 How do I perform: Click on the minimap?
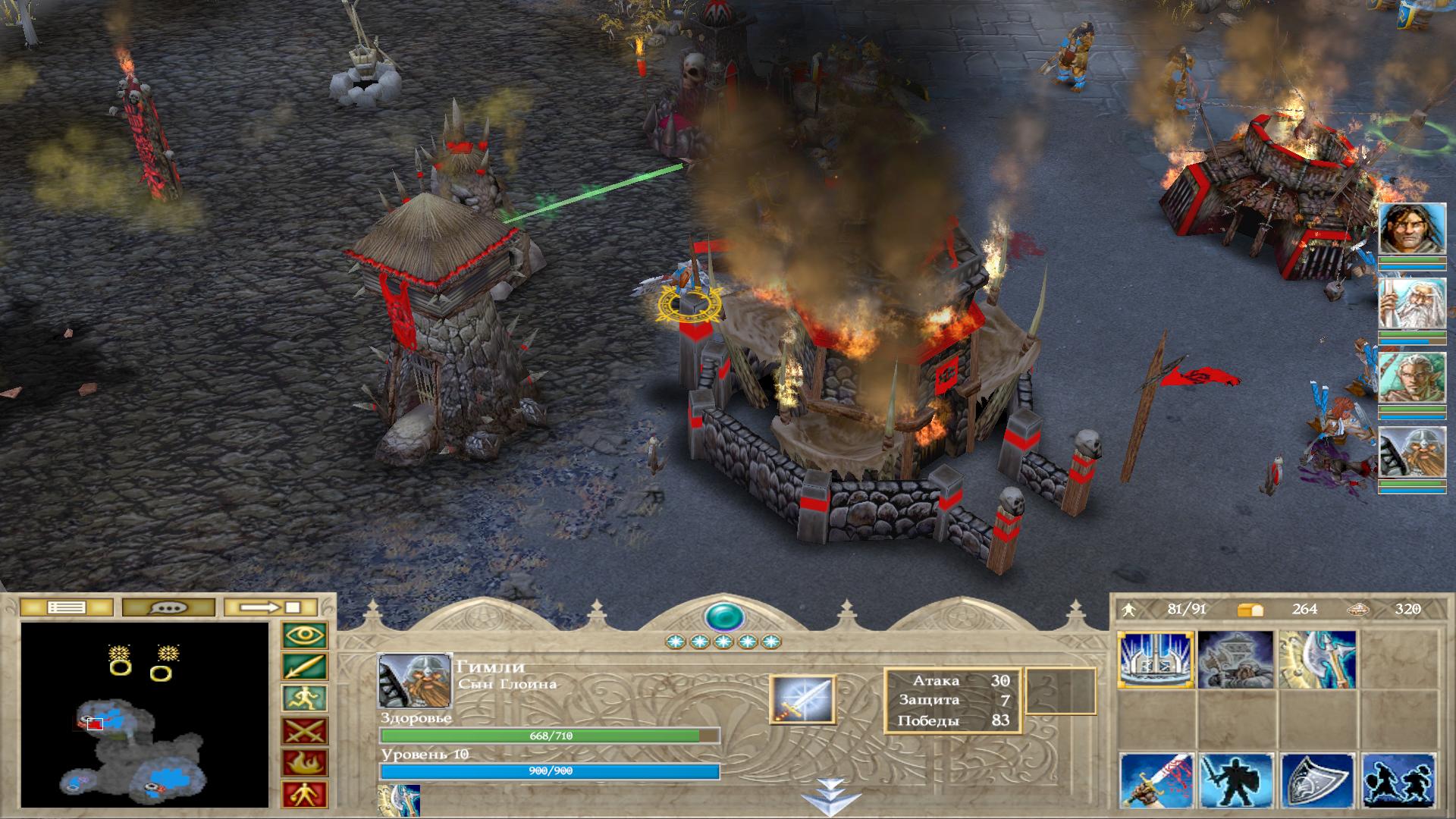145,714
